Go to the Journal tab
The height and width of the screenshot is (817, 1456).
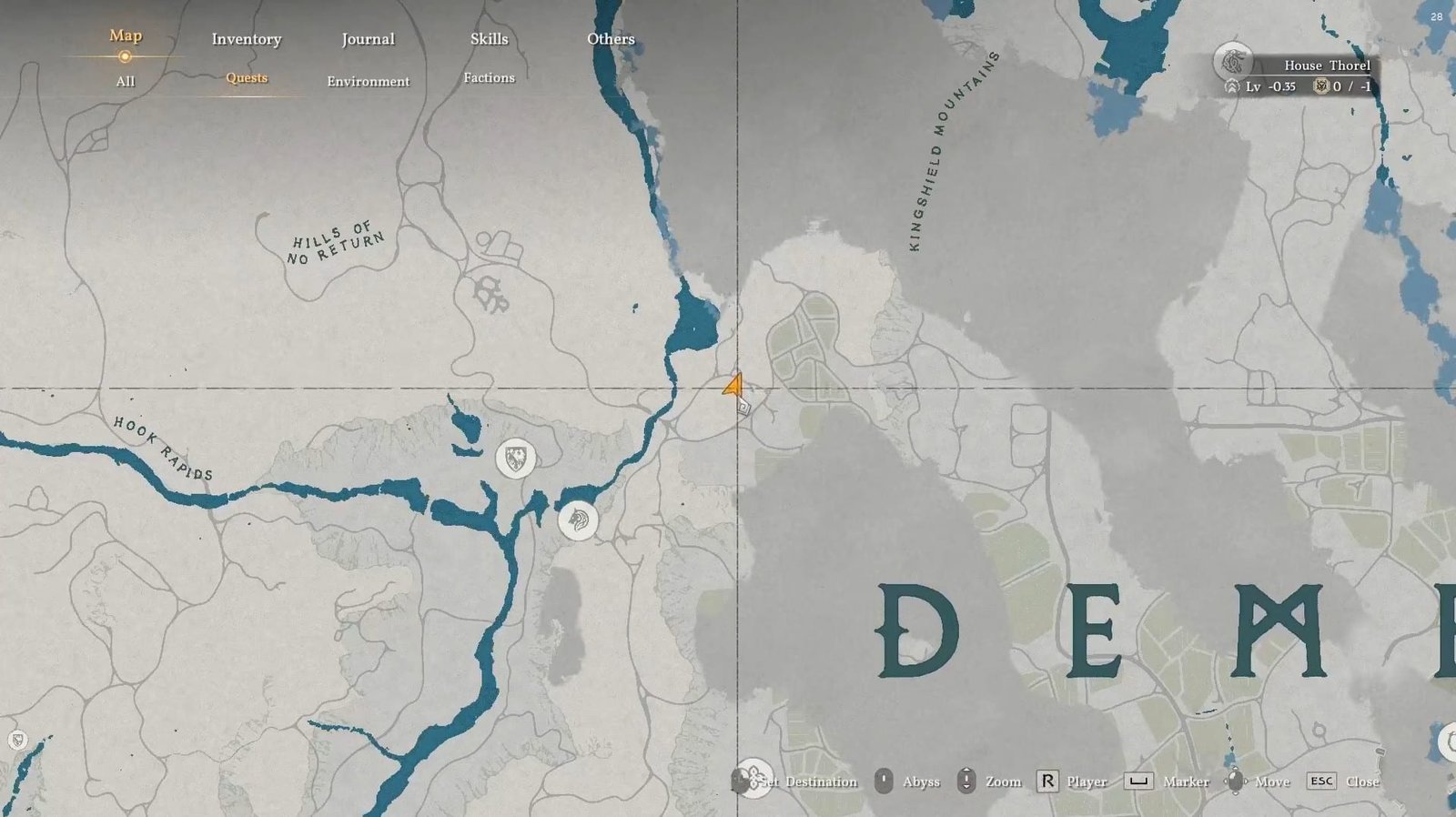coord(368,39)
